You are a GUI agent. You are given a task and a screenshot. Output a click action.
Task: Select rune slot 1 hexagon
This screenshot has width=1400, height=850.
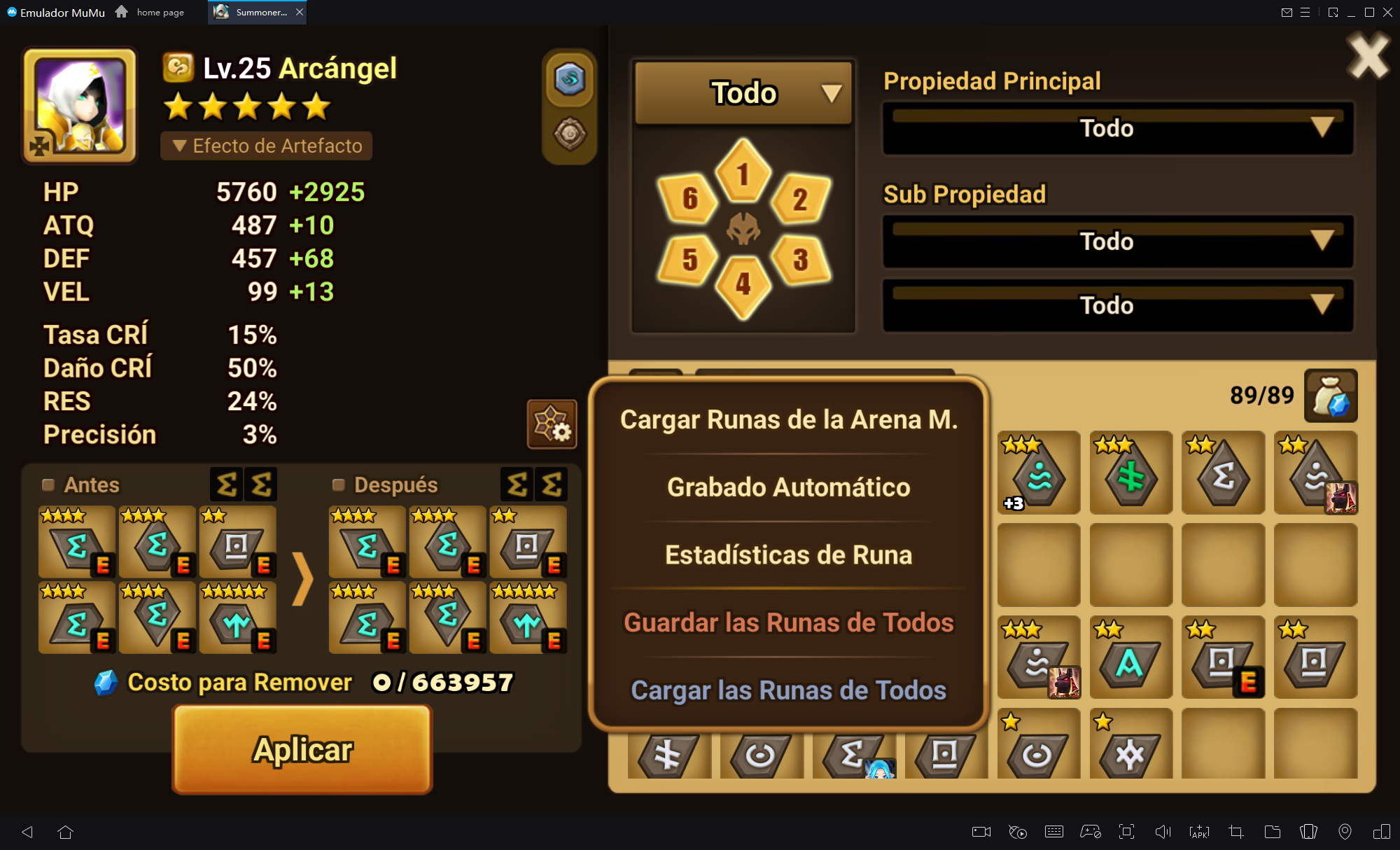tap(743, 173)
